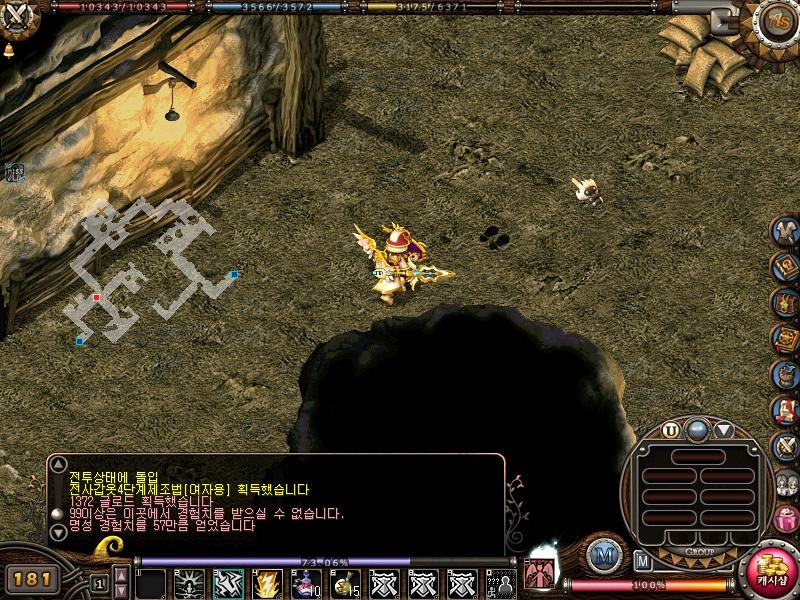
Task: Use the lightning bolt skill slot
Action: [268, 582]
